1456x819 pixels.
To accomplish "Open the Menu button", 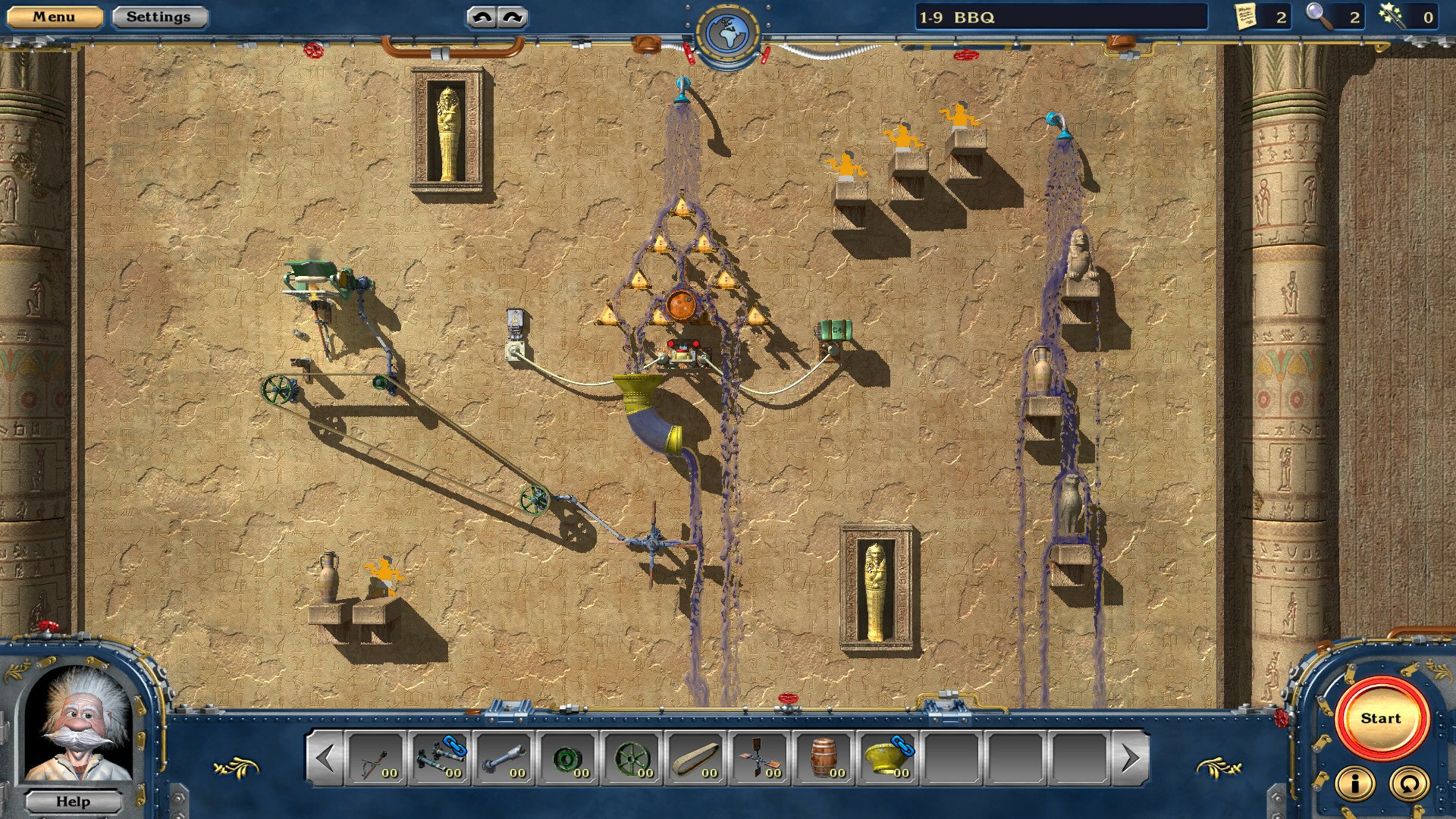I will pyautogui.click(x=54, y=17).
